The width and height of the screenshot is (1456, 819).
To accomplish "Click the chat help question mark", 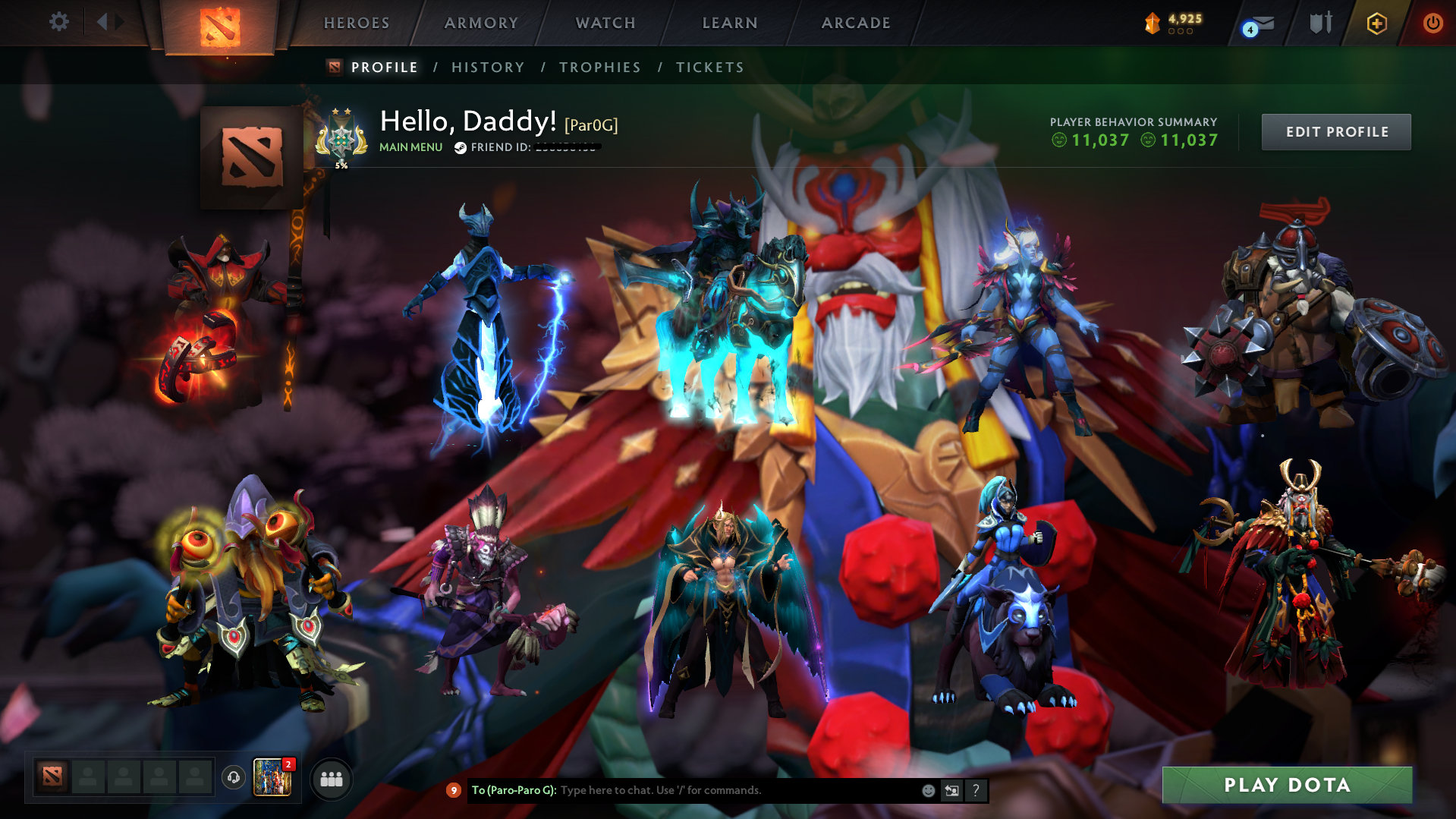I will coord(976,790).
